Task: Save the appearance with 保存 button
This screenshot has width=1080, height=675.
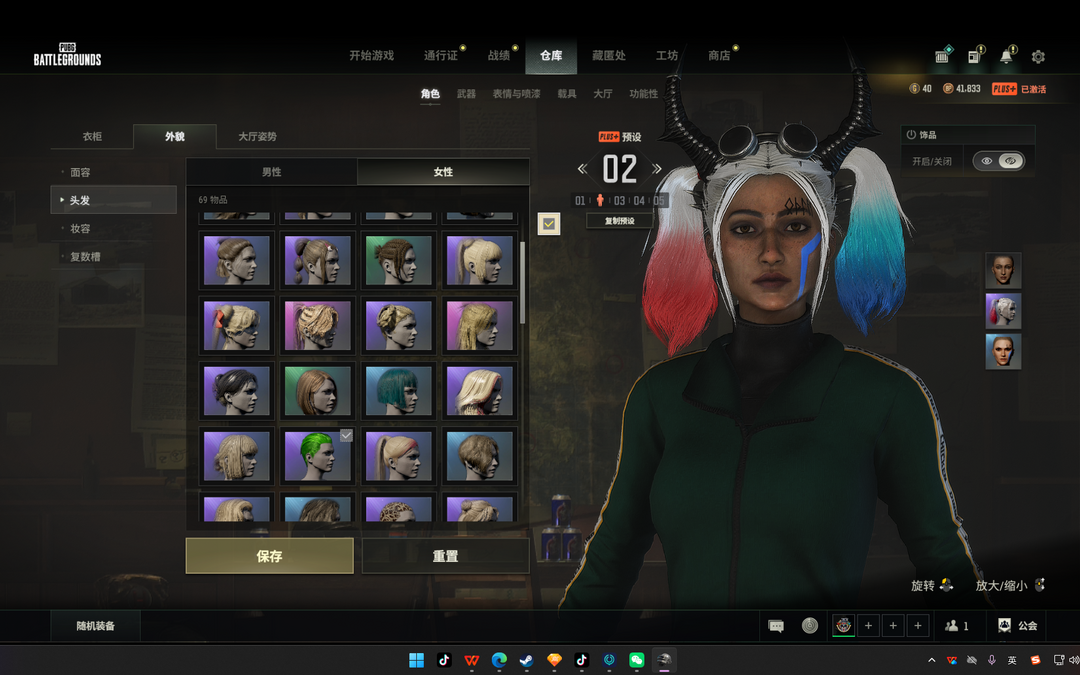Action: point(269,556)
